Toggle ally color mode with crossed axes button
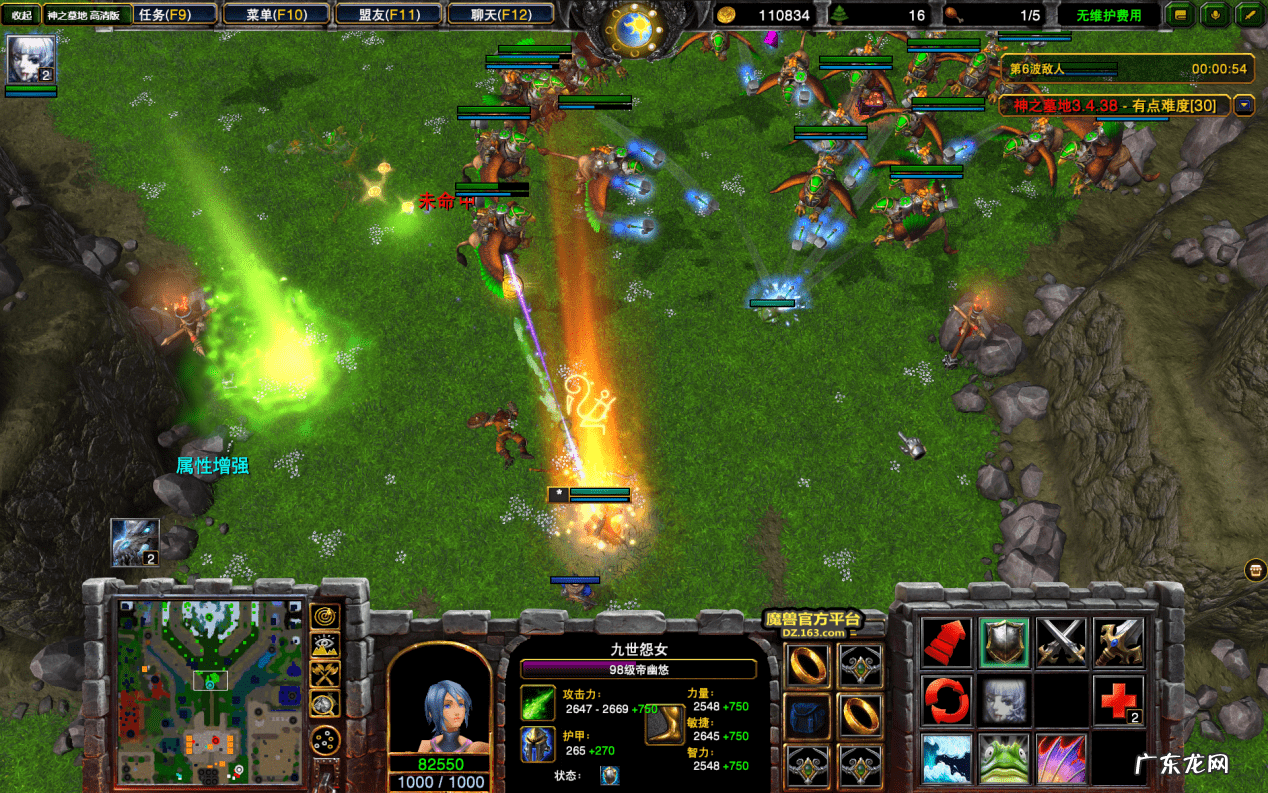The width and height of the screenshot is (1268, 793). (325, 674)
